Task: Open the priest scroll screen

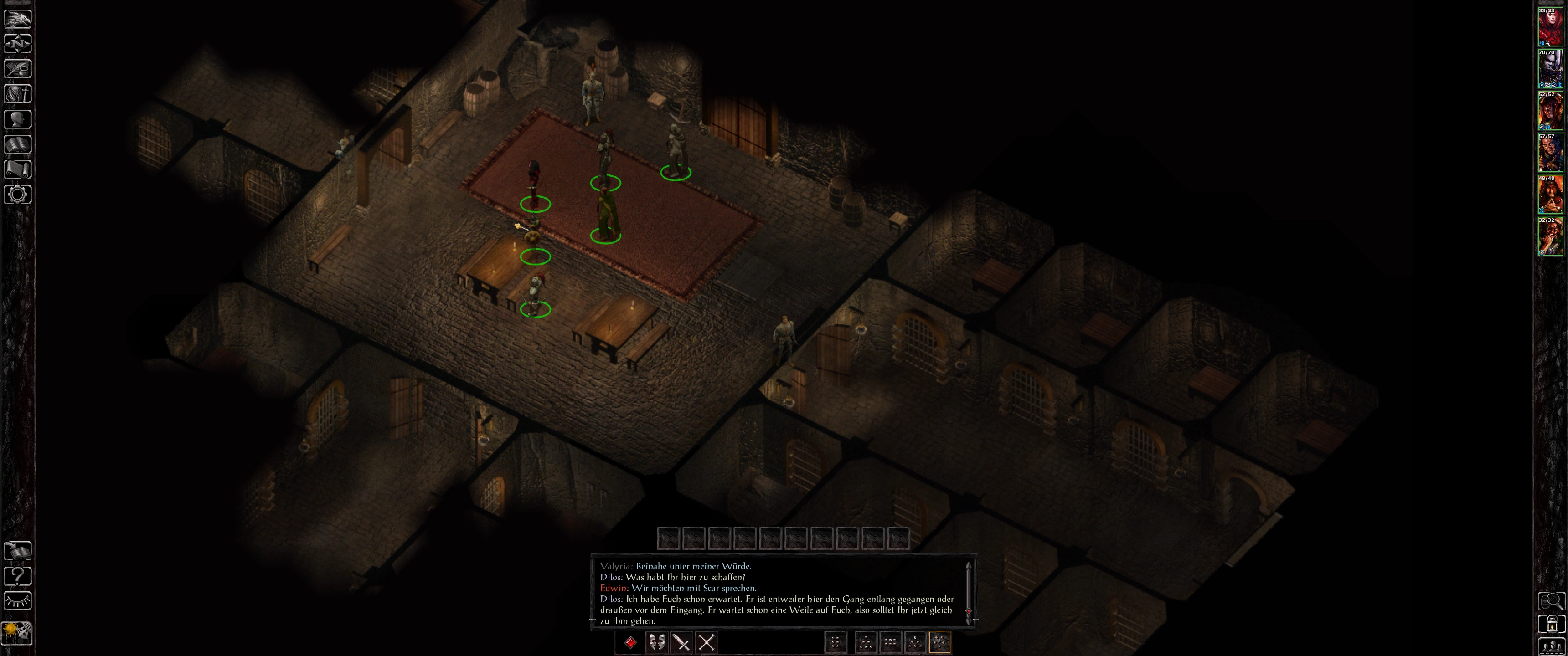Action: [18, 169]
